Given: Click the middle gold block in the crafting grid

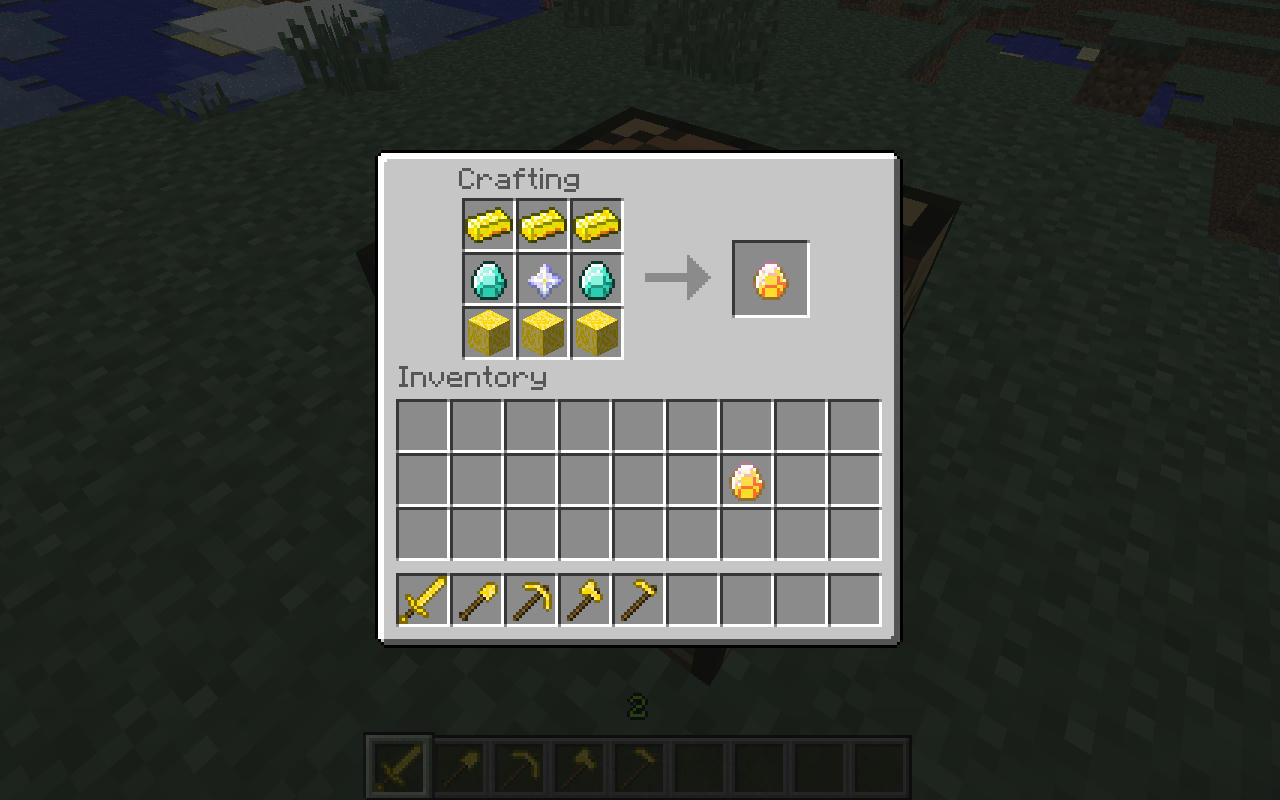Looking at the screenshot, I should pyautogui.click(x=540, y=333).
